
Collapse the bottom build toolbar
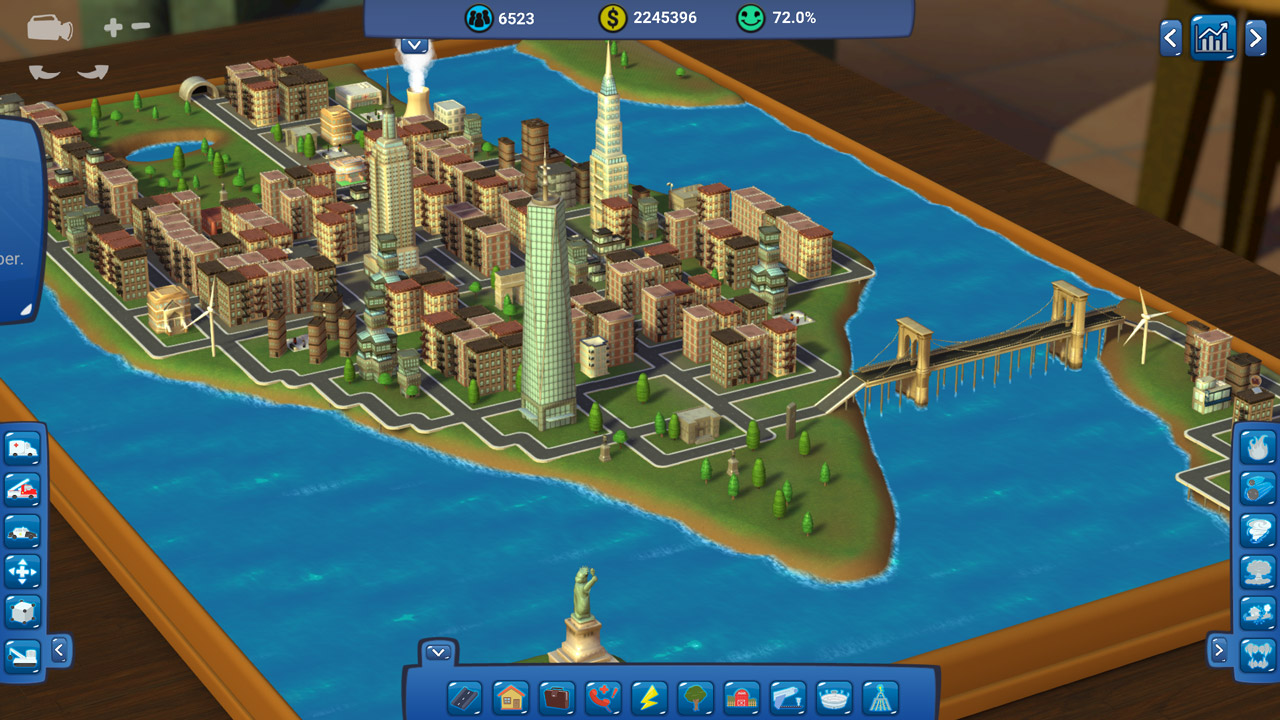tap(438, 653)
